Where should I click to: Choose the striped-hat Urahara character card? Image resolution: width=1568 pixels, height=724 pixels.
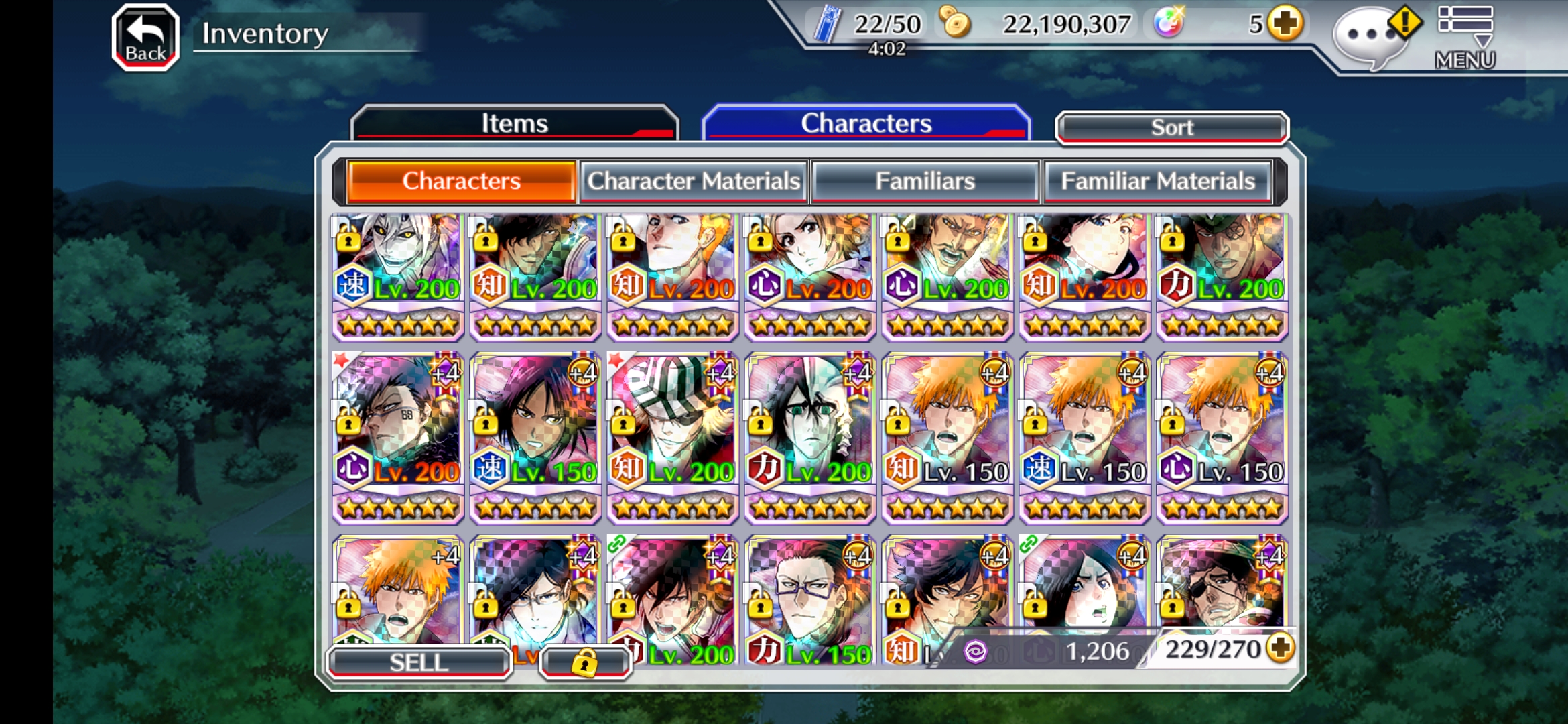(x=672, y=436)
